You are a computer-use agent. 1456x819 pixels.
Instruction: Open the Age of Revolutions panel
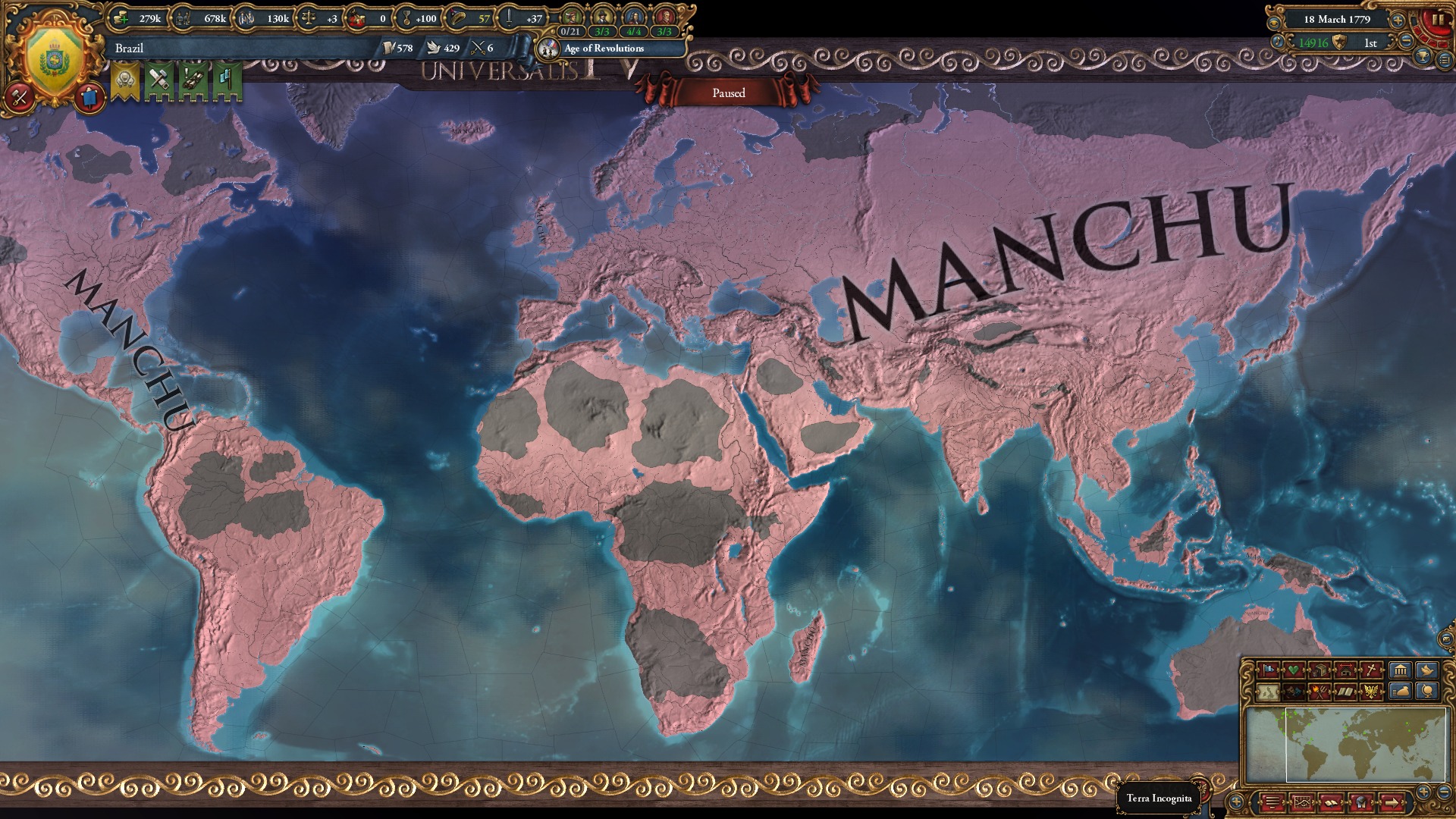(x=603, y=49)
